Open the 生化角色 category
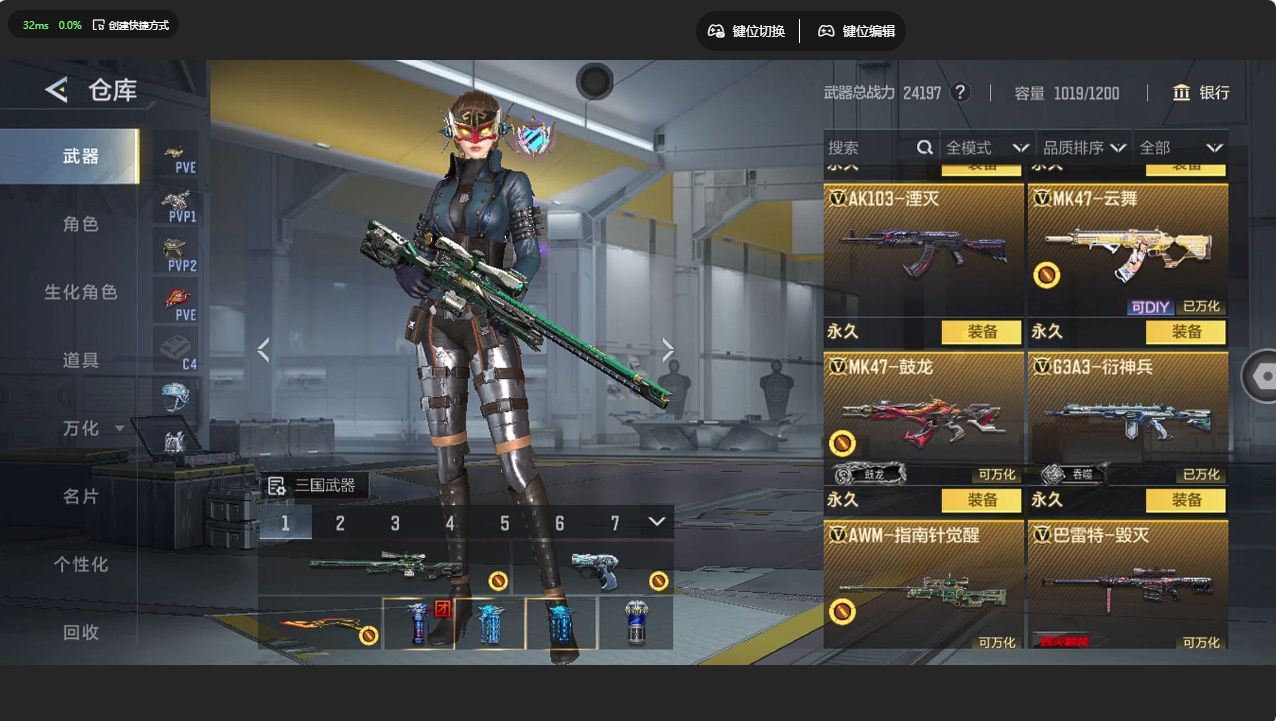The height and width of the screenshot is (721, 1276). pyautogui.click(x=81, y=292)
